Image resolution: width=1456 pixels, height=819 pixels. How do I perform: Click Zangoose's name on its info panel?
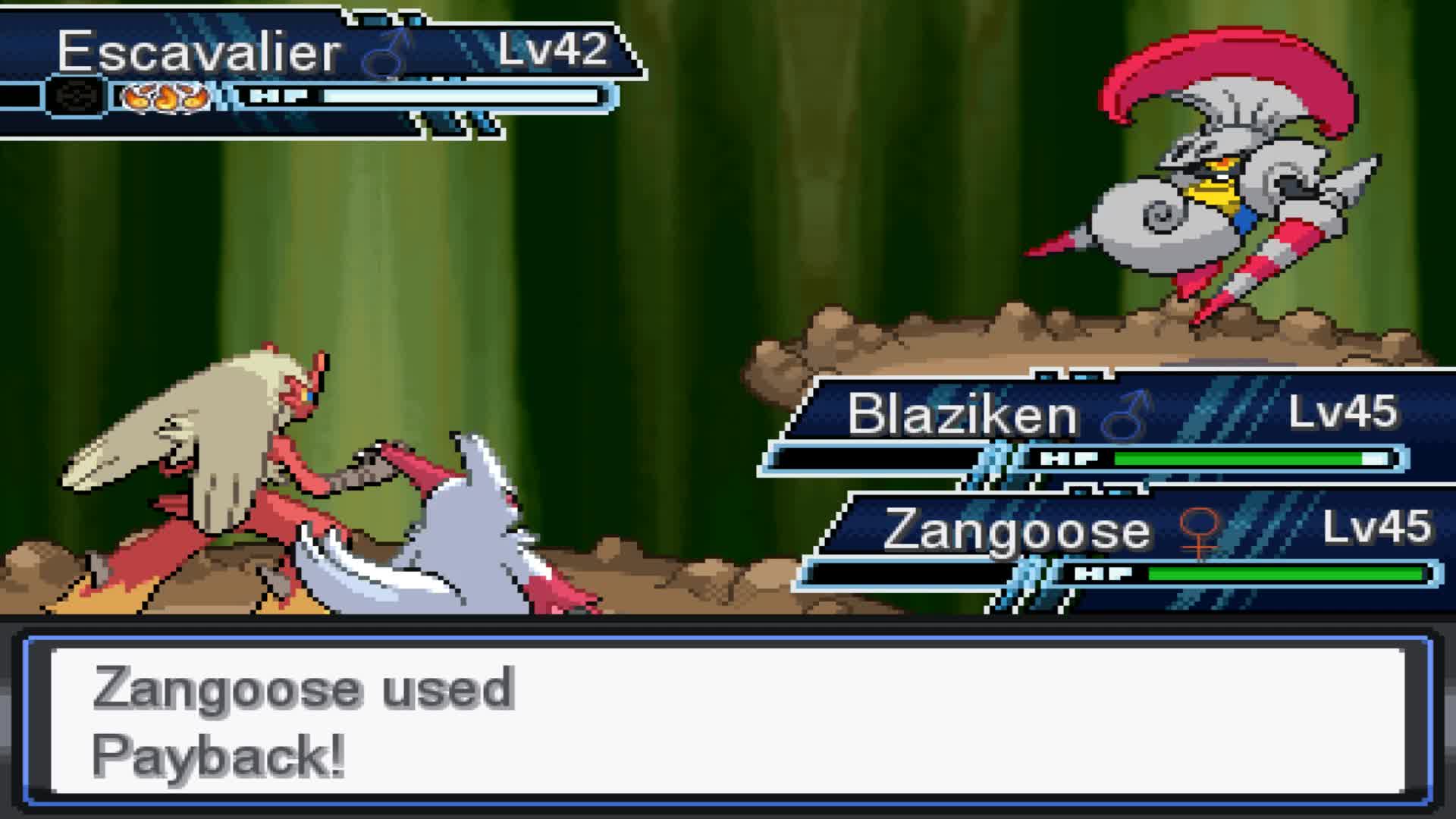[1018, 529]
